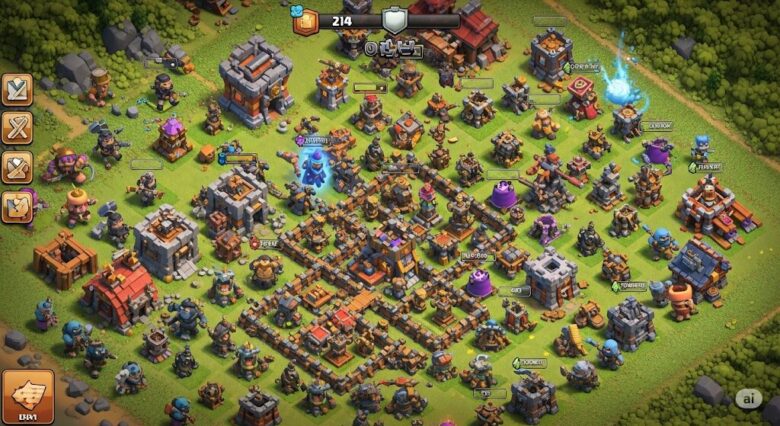Tap the bottom left-side scroll and quill button
The height and width of the screenshot is (426, 780).
point(17,205)
